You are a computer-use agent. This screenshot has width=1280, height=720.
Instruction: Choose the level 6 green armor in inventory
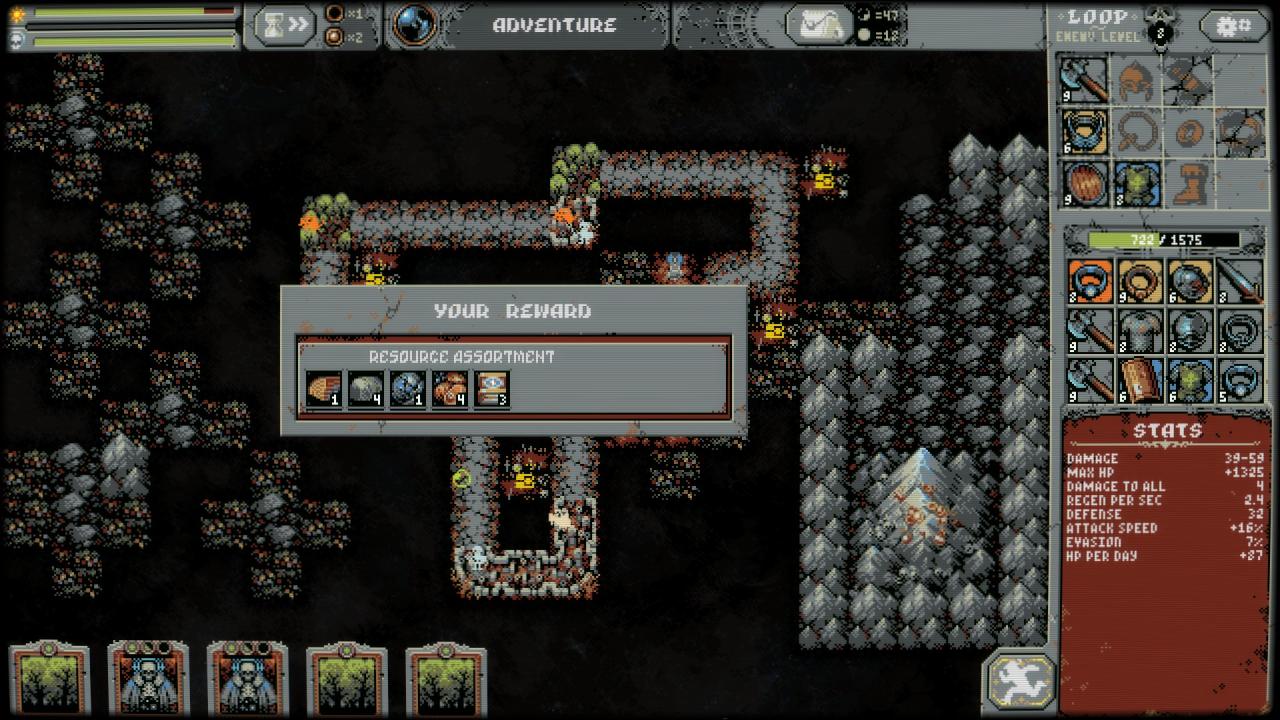point(1190,381)
